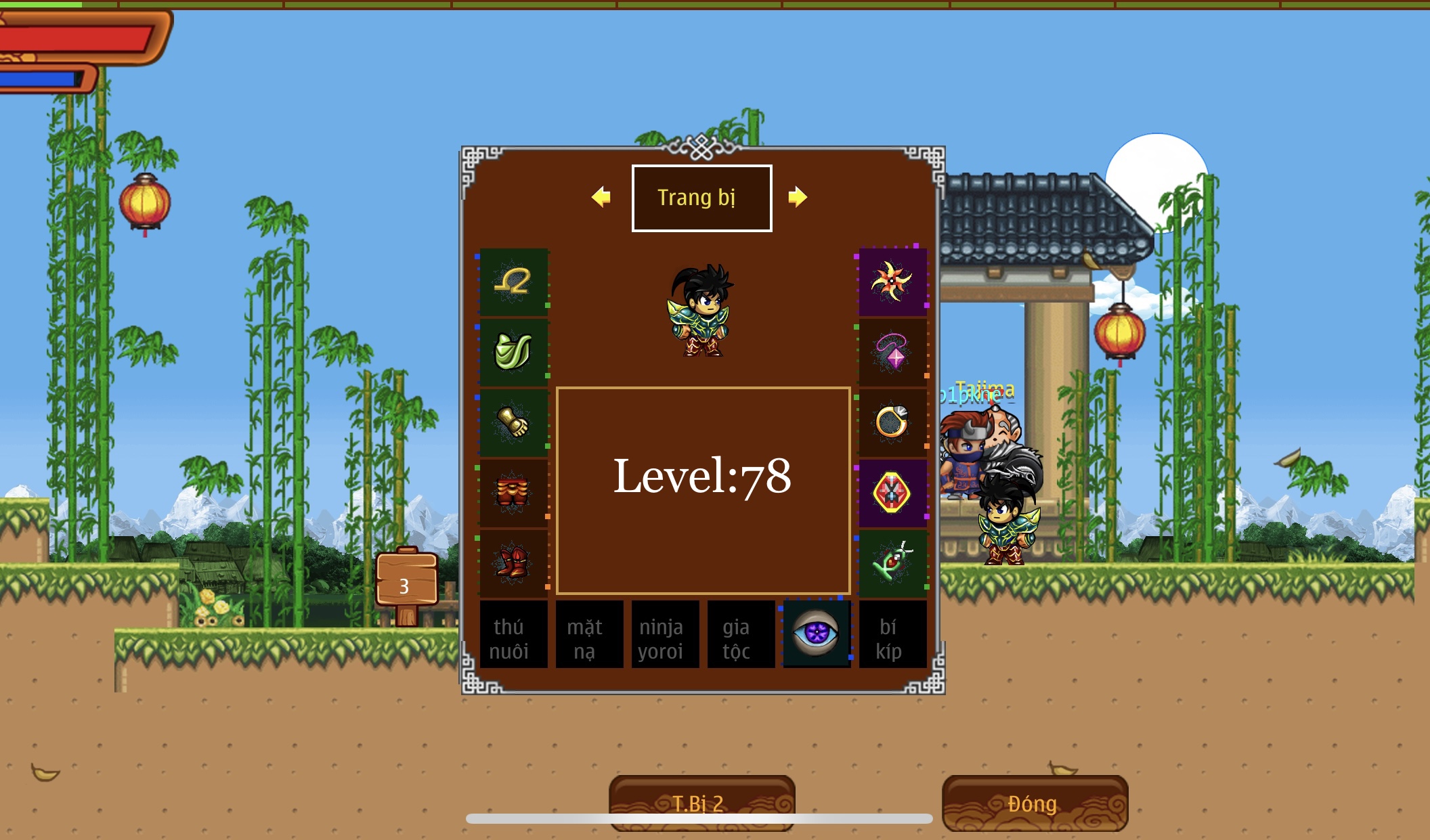Go to previous tab with left arrow
Screen dimensions: 1430x840
coord(601,197)
